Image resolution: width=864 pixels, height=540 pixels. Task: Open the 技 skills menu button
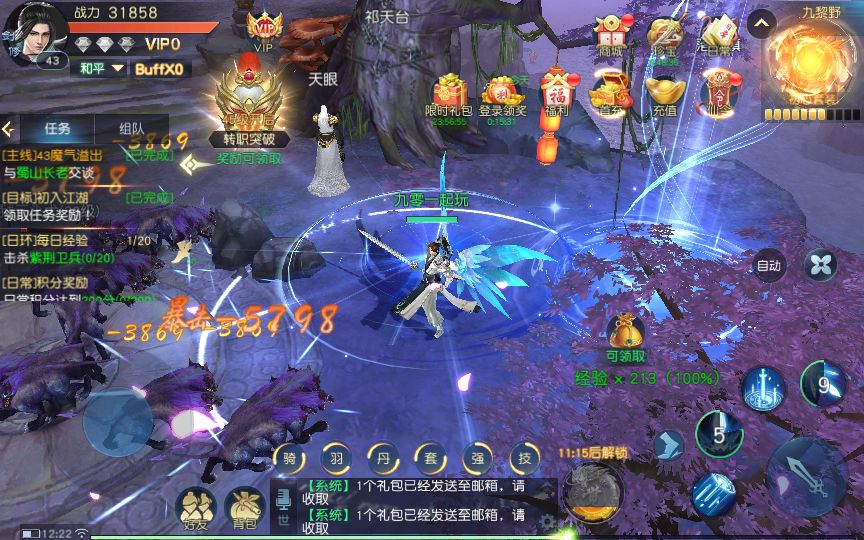click(525, 457)
